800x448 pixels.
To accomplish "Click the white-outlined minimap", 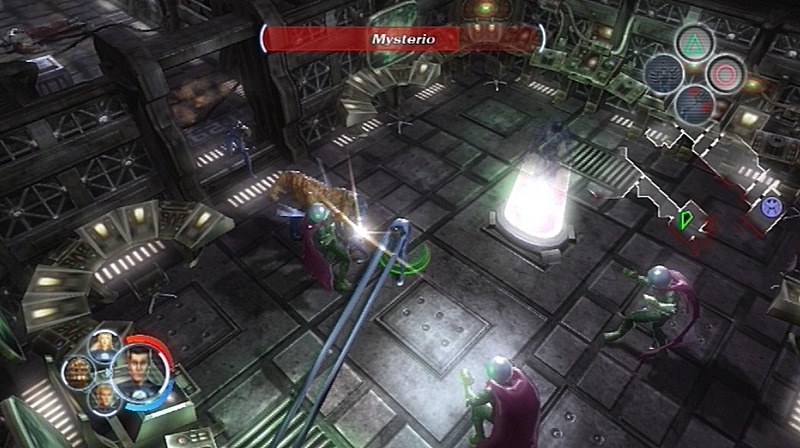I will (700, 185).
